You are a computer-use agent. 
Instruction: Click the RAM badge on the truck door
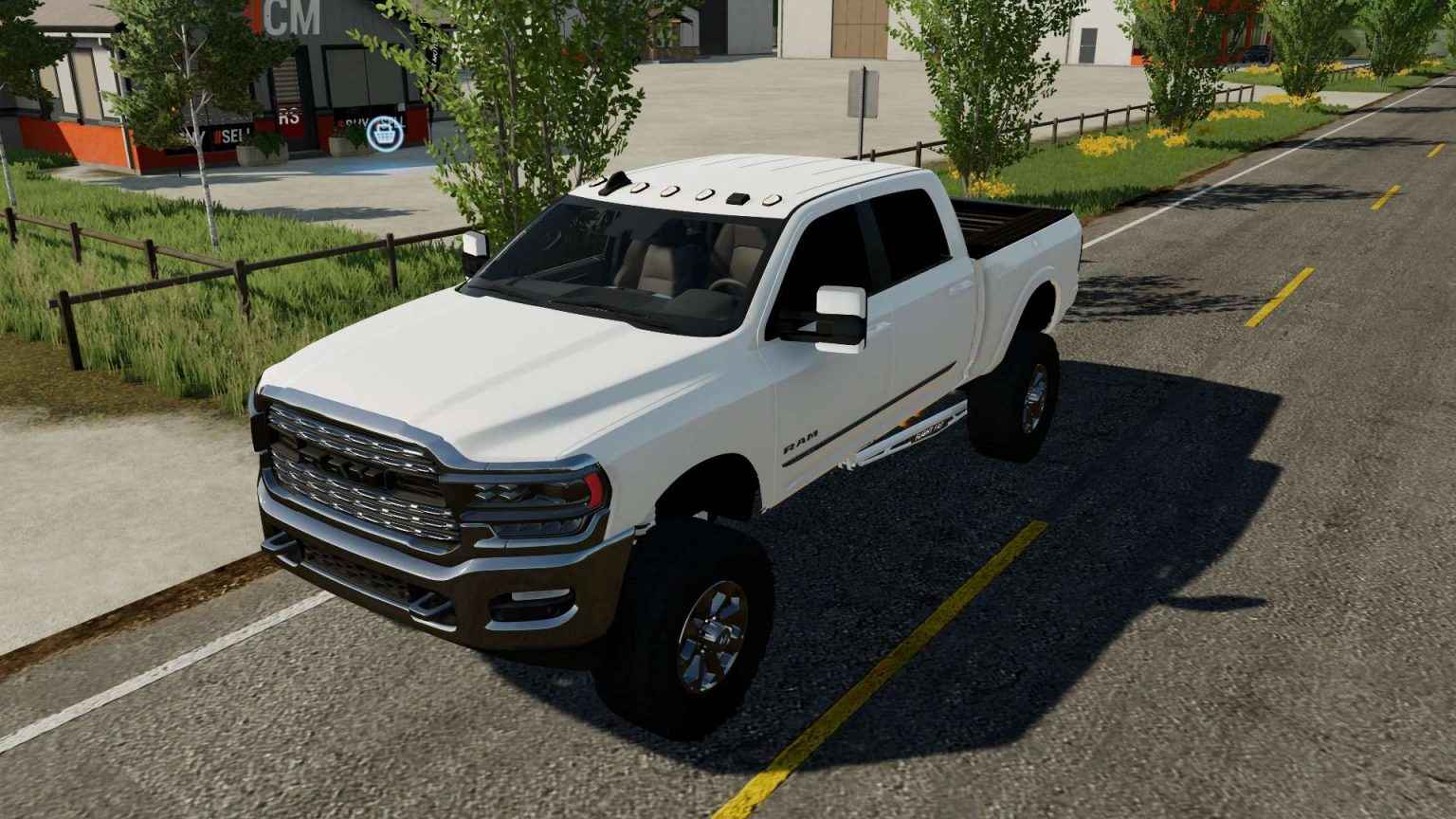click(x=801, y=441)
